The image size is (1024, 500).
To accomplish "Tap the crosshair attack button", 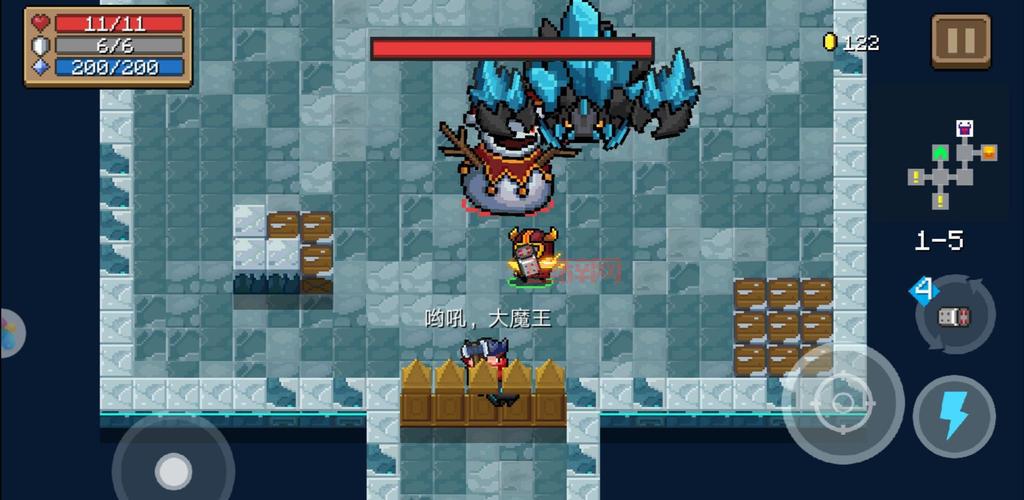I will pos(842,402).
